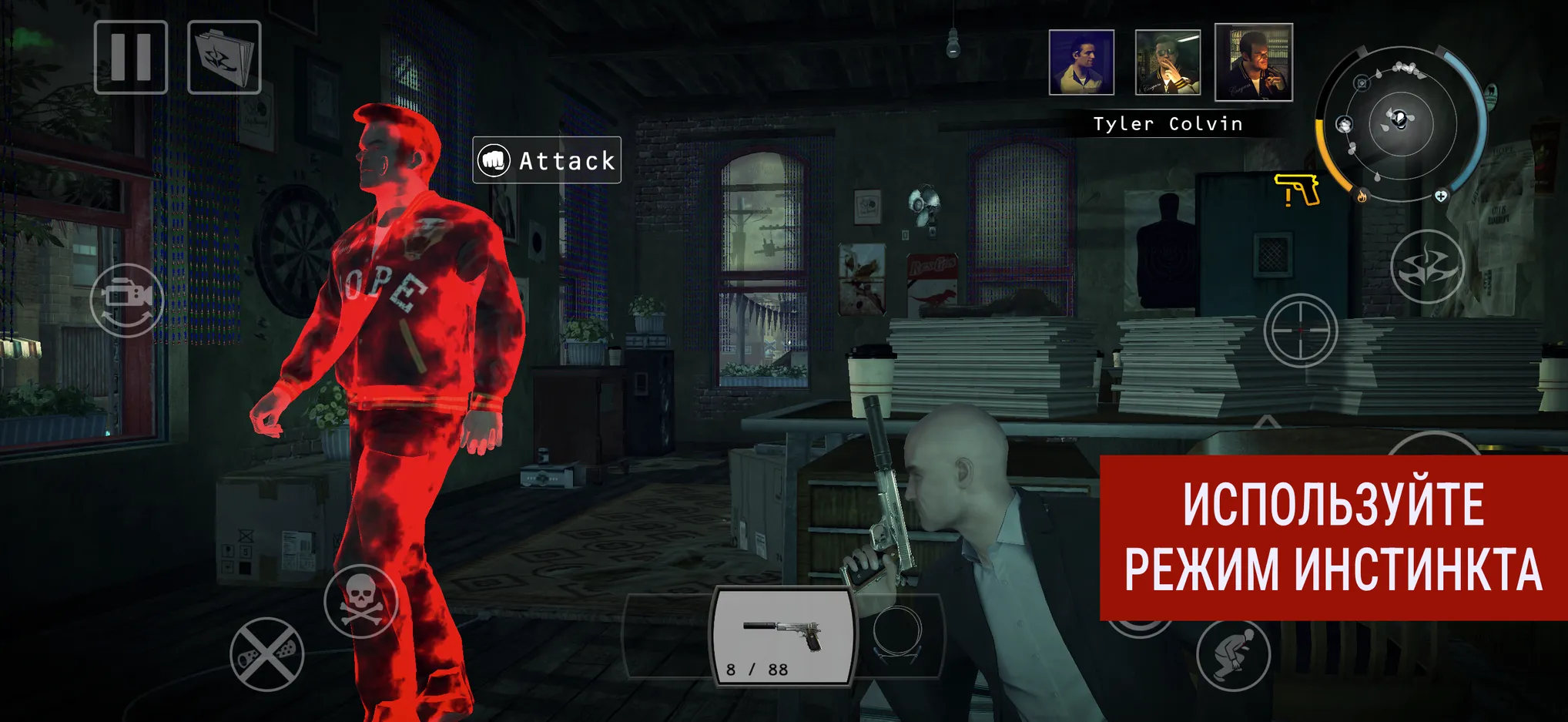Open the intel folder
The image size is (1568, 722).
(224, 58)
